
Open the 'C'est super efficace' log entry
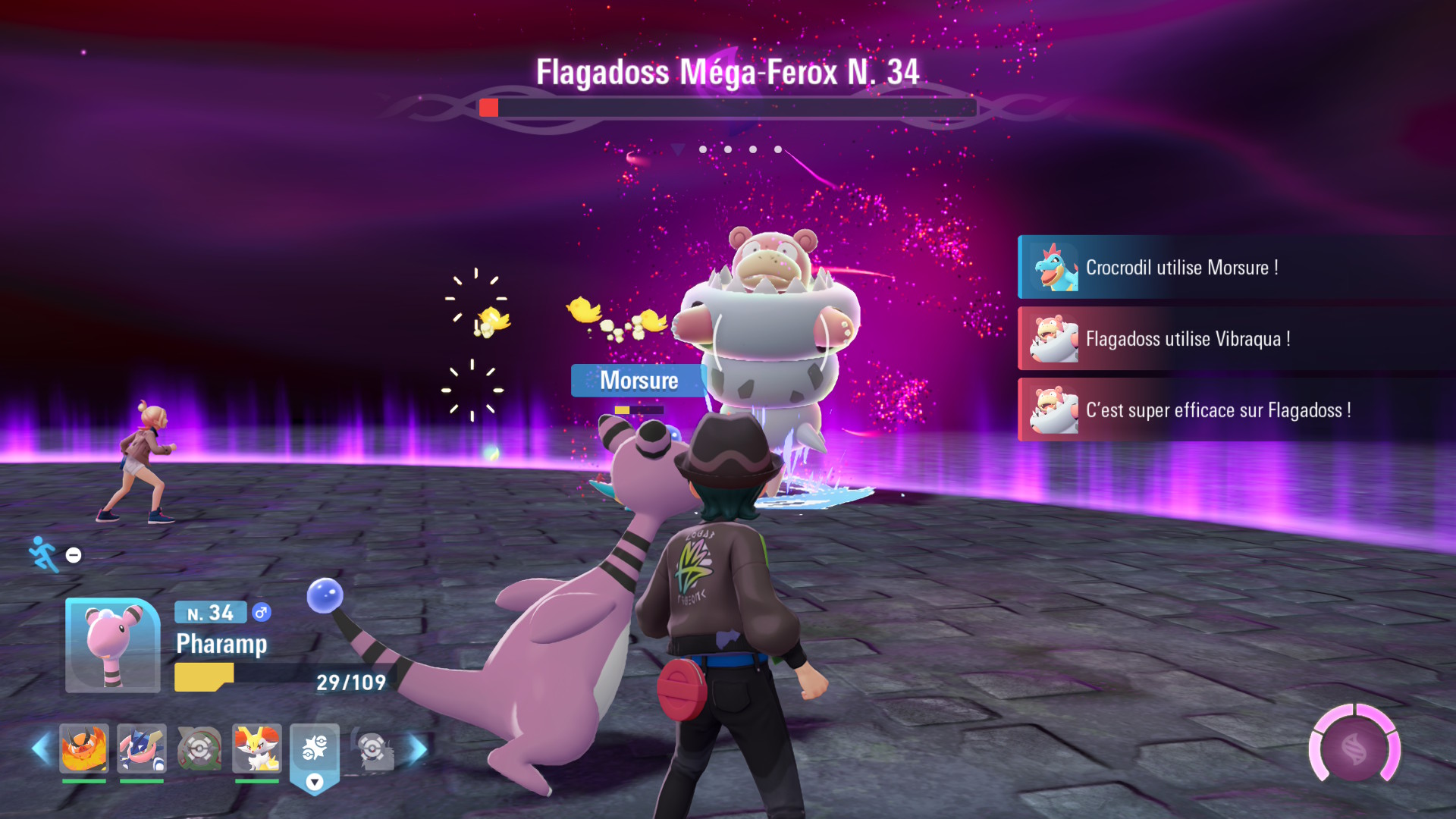[1236, 410]
